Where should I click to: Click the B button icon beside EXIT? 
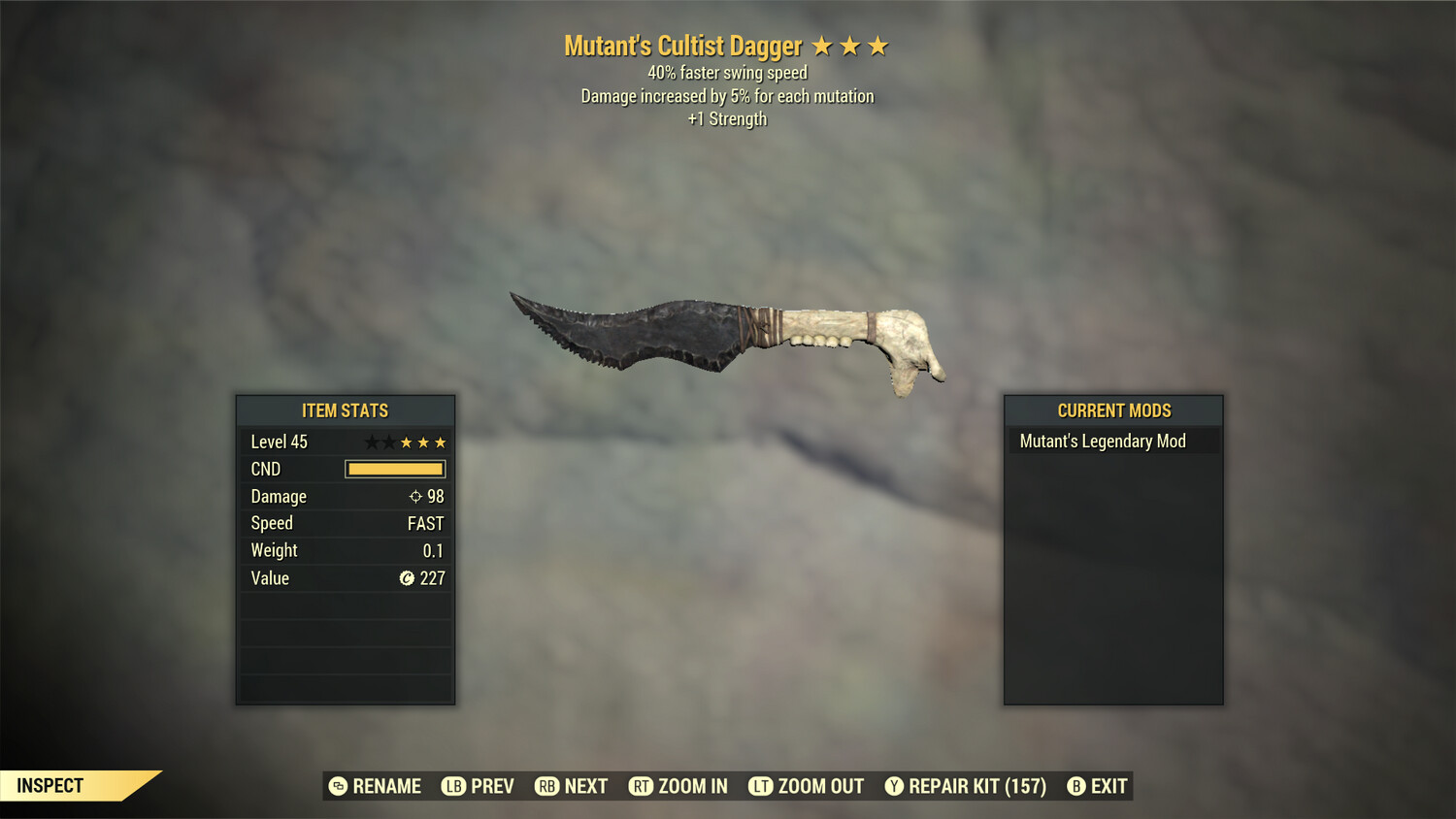click(1076, 786)
